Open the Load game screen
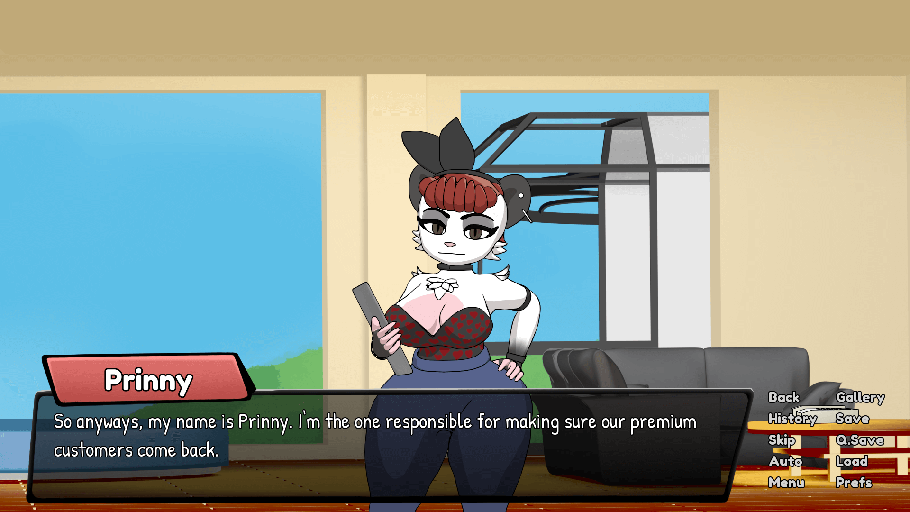The width and height of the screenshot is (910, 512). point(851,461)
